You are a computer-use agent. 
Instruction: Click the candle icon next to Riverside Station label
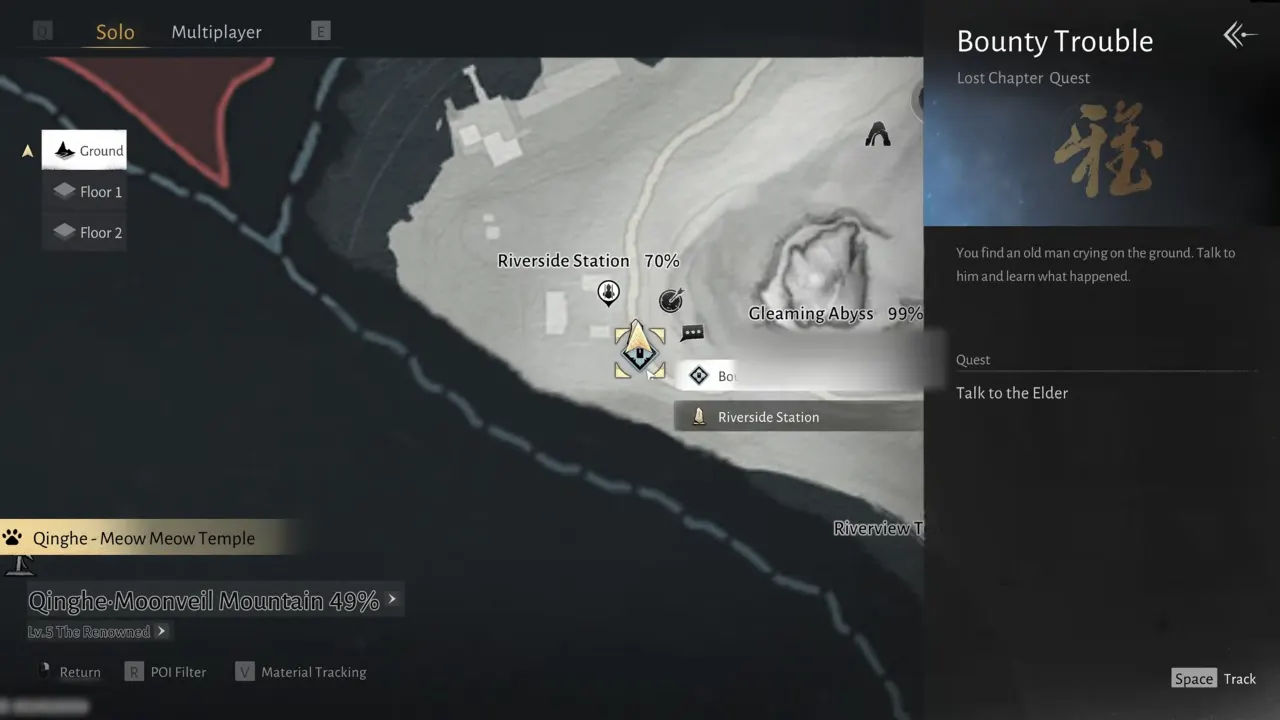click(x=699, y=416)
